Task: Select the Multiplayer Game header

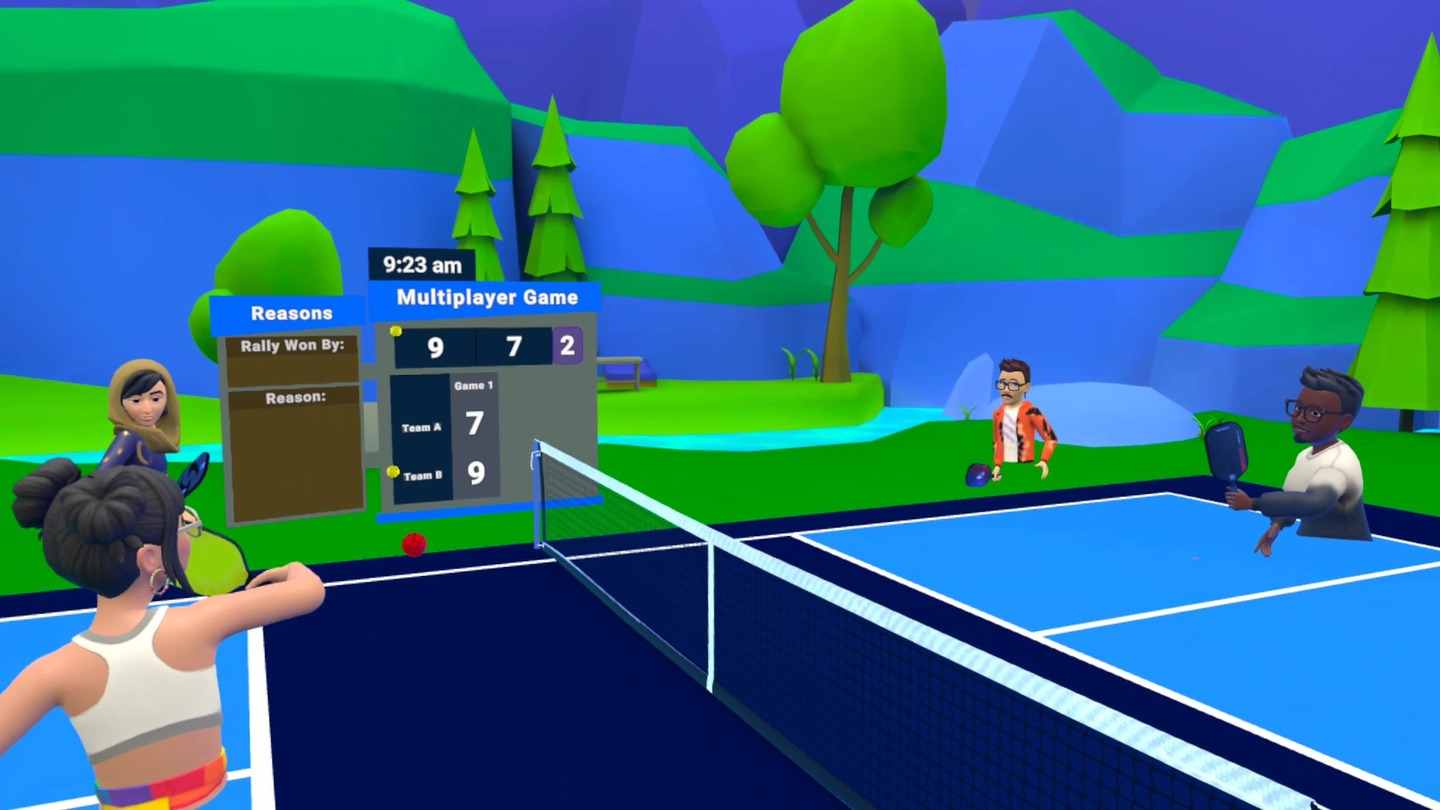Action: [487, 297]
